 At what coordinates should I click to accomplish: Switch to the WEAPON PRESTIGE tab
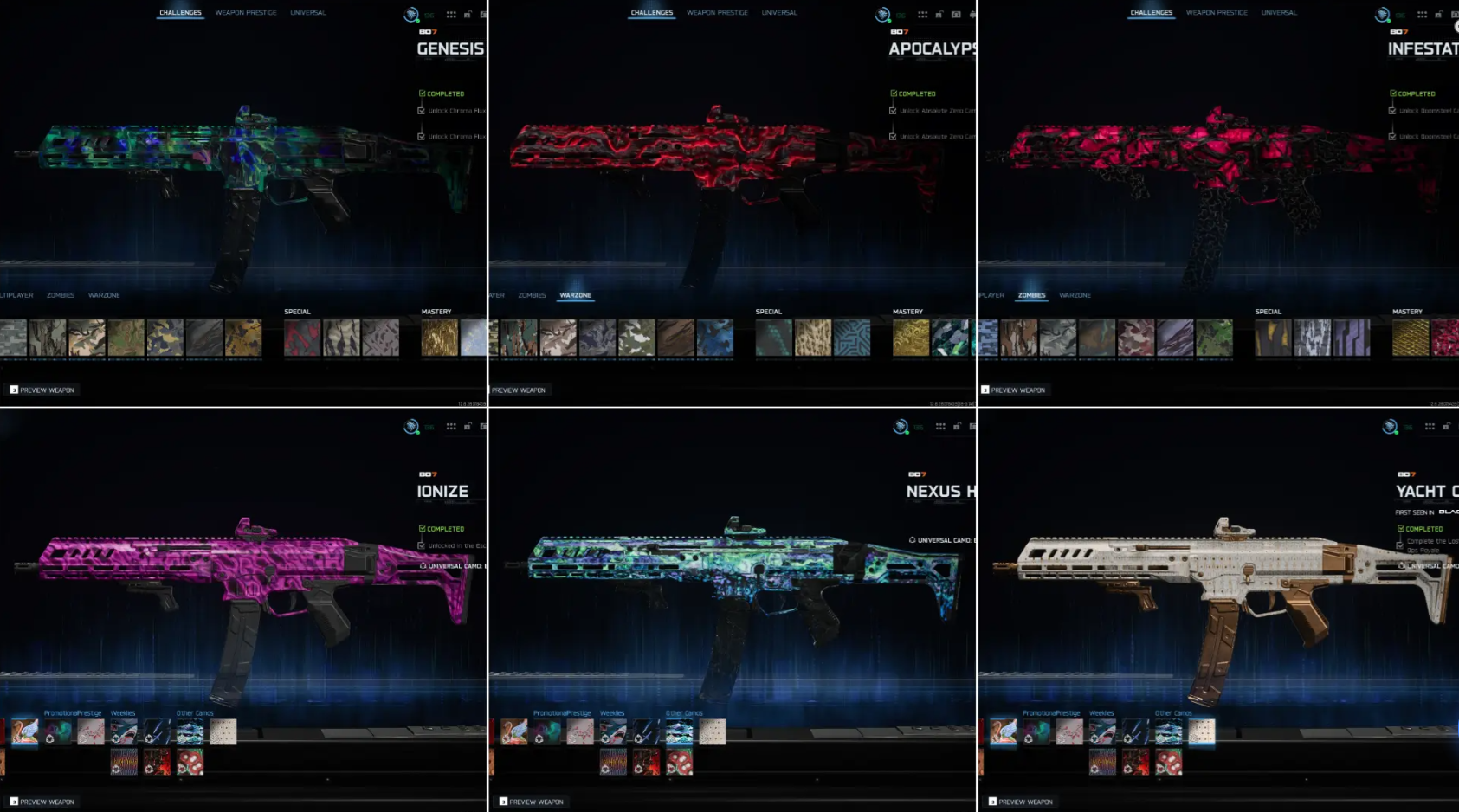(245, 12)
